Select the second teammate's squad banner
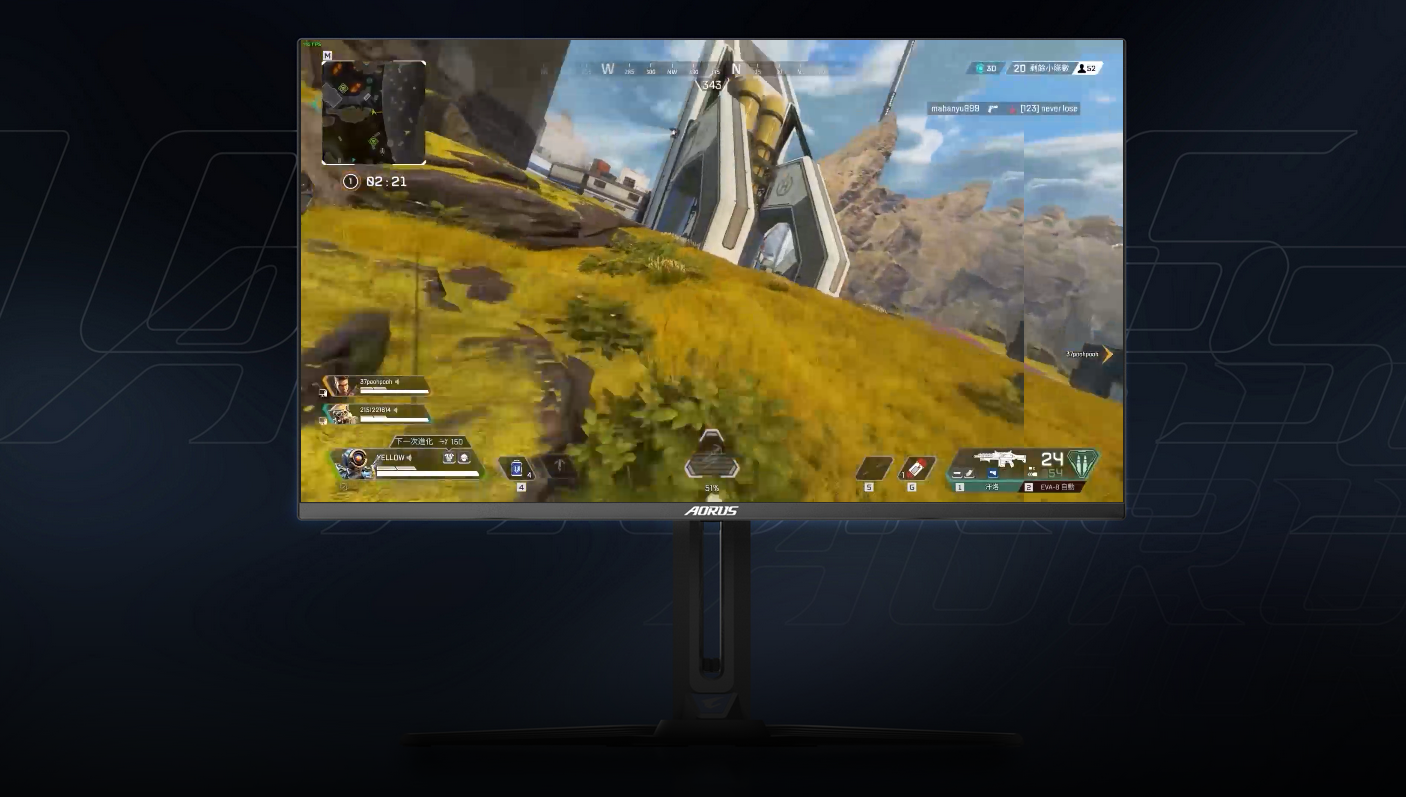This screenshot has height=797, width=1406. point(376,414)
